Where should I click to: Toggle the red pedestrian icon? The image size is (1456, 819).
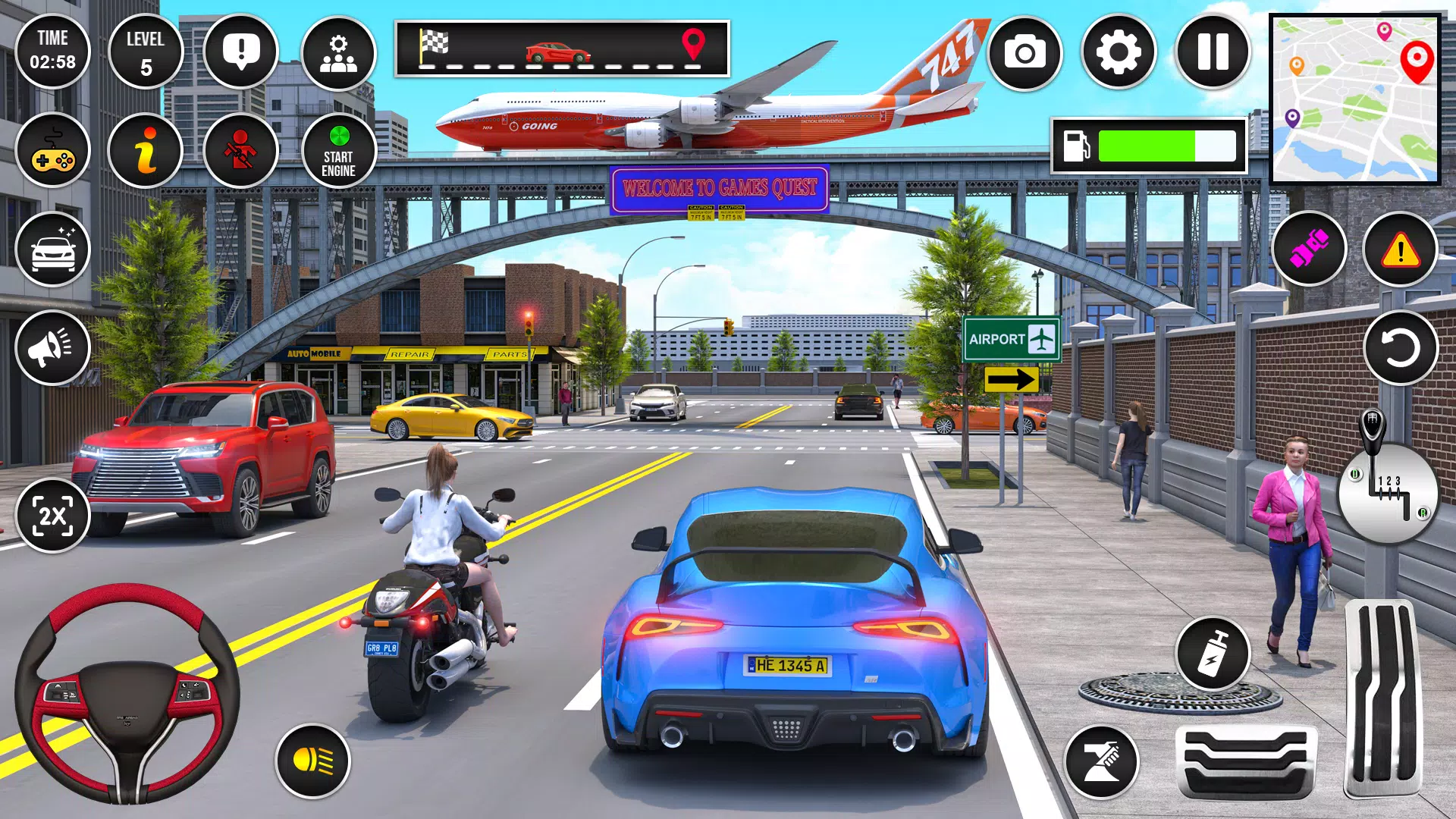click(x=240, y=151)
